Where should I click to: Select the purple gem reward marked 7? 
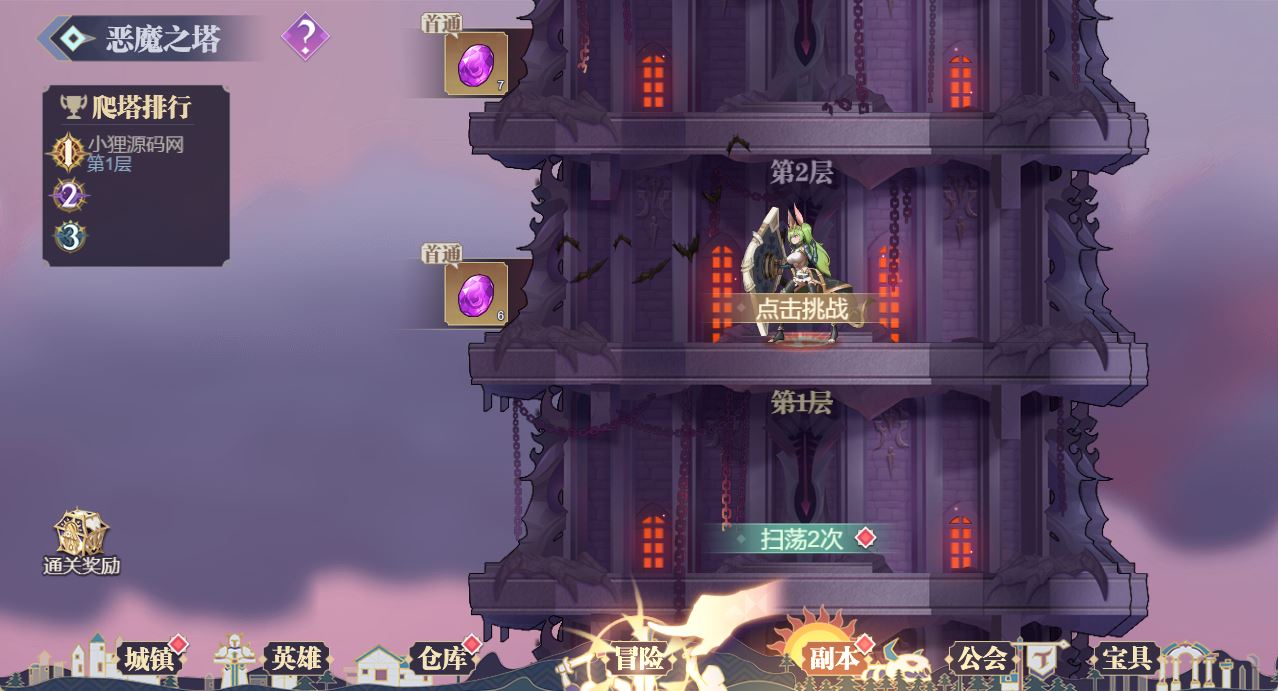[476, 64]
